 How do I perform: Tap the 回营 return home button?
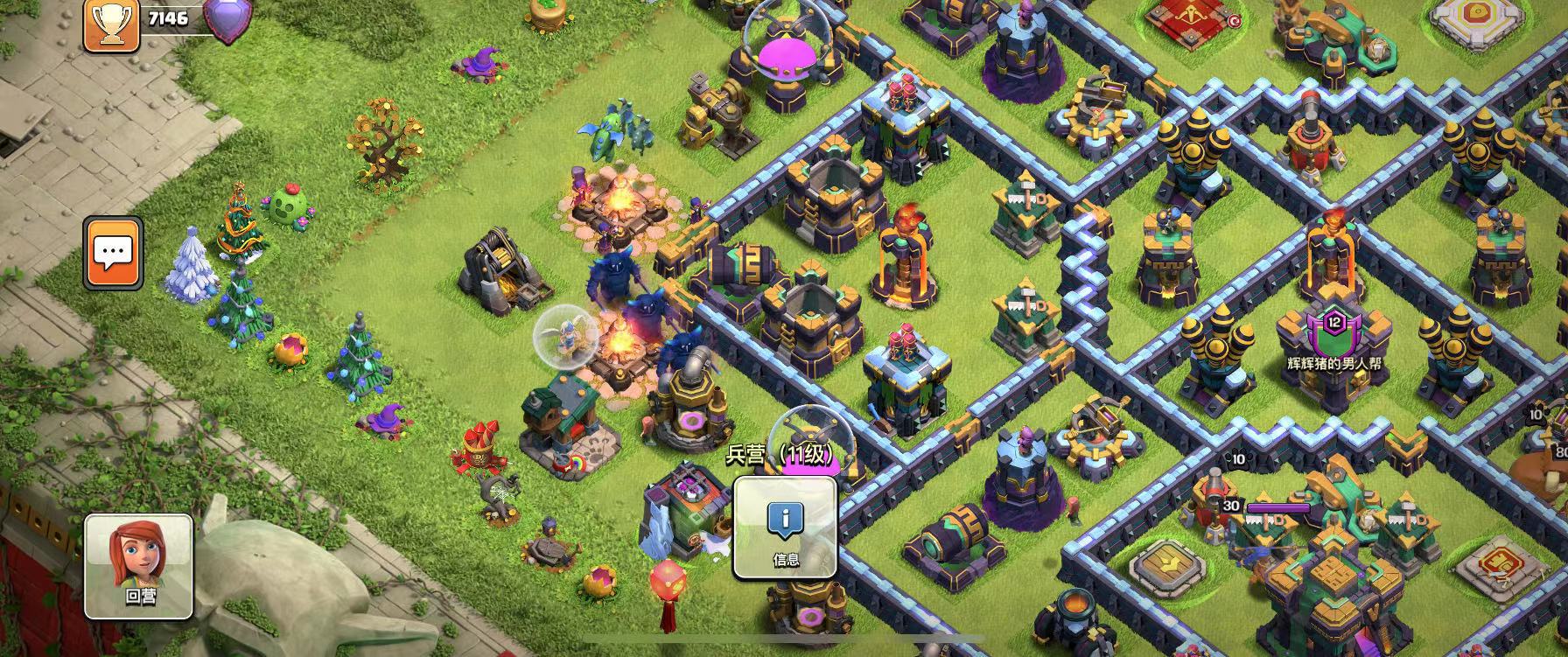(138, 565)
